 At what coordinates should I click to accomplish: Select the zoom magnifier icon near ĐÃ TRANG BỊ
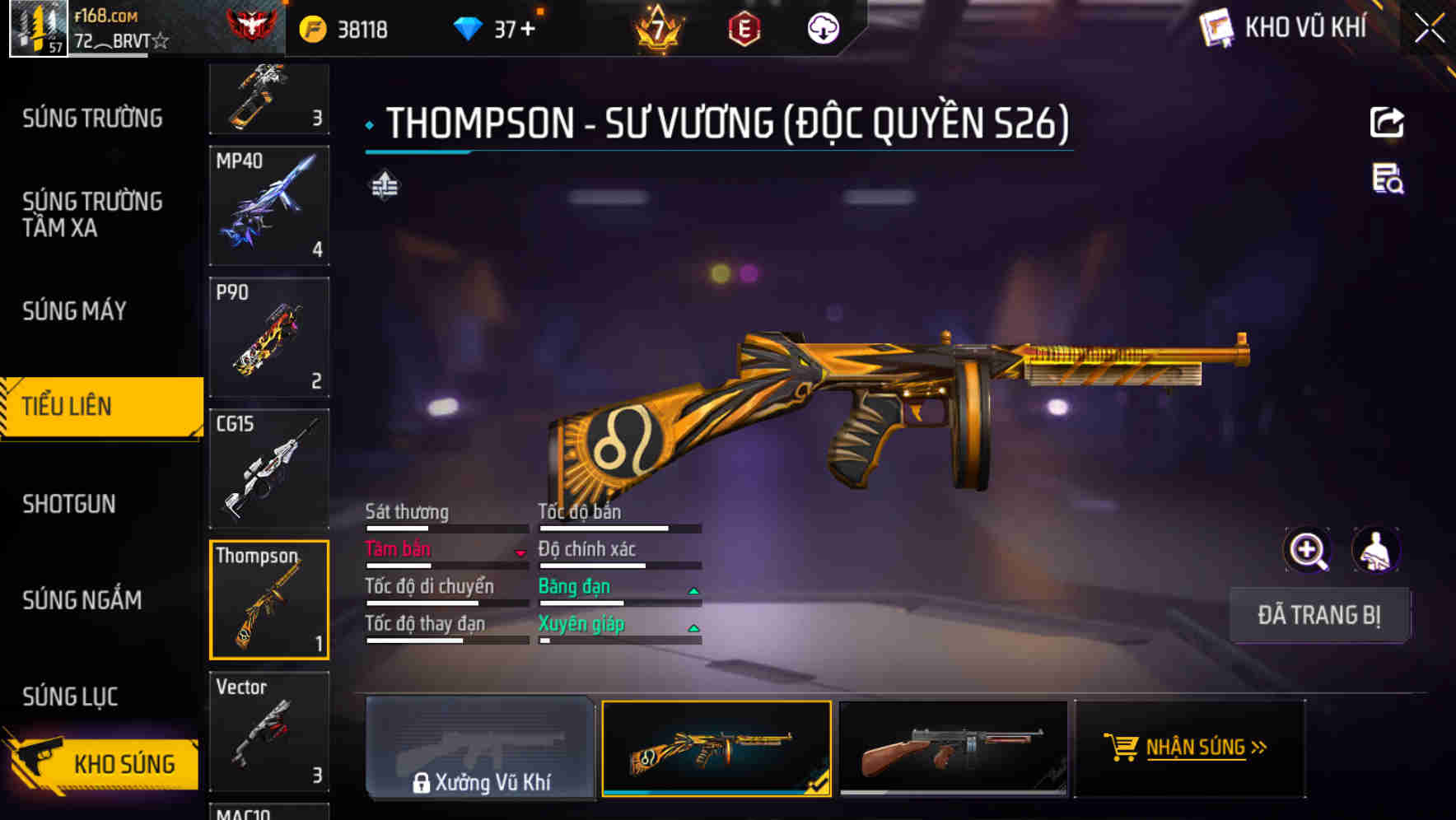pos(1306,550)
